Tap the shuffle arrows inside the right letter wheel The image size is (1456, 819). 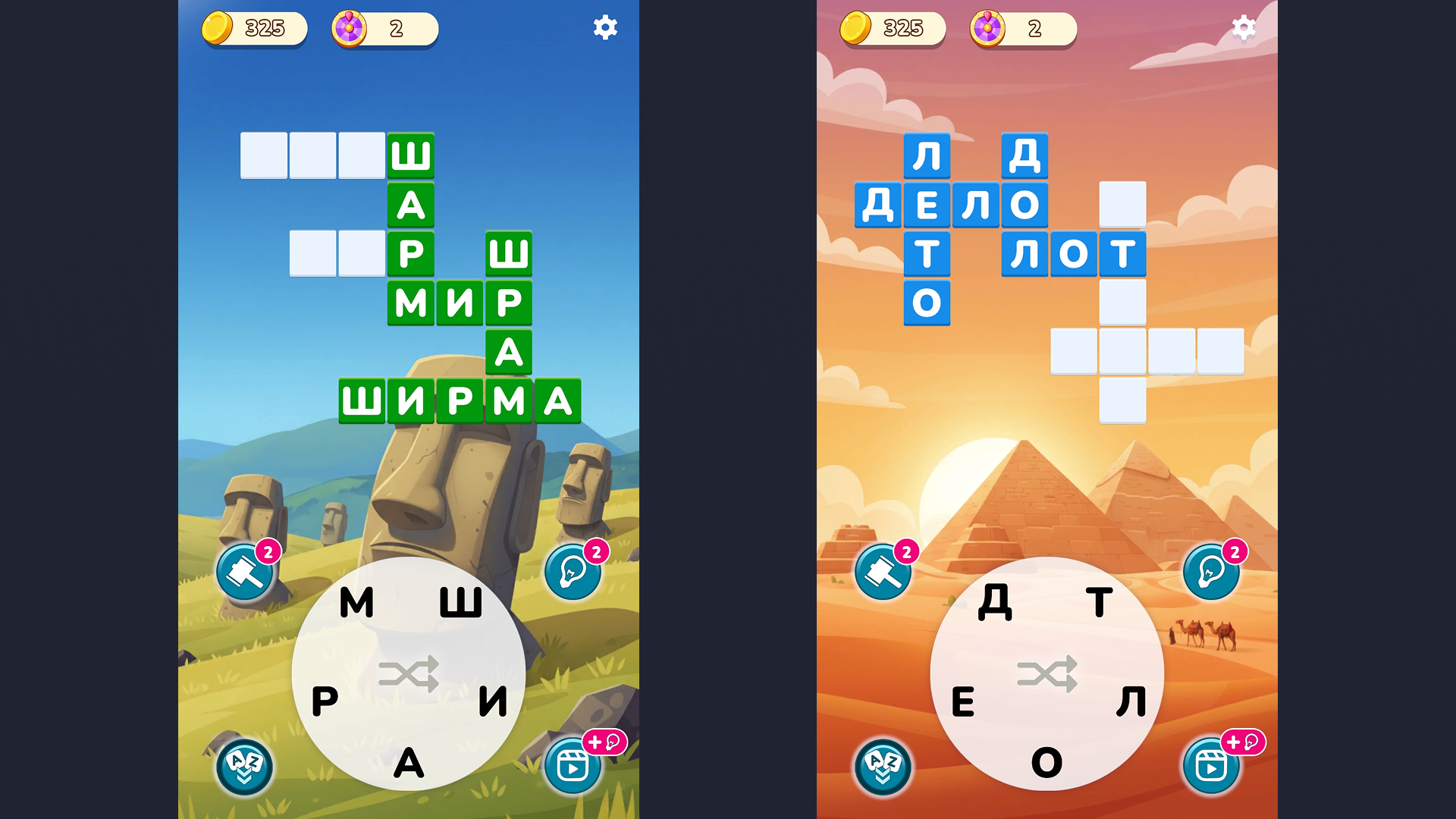pos(1046,673)
